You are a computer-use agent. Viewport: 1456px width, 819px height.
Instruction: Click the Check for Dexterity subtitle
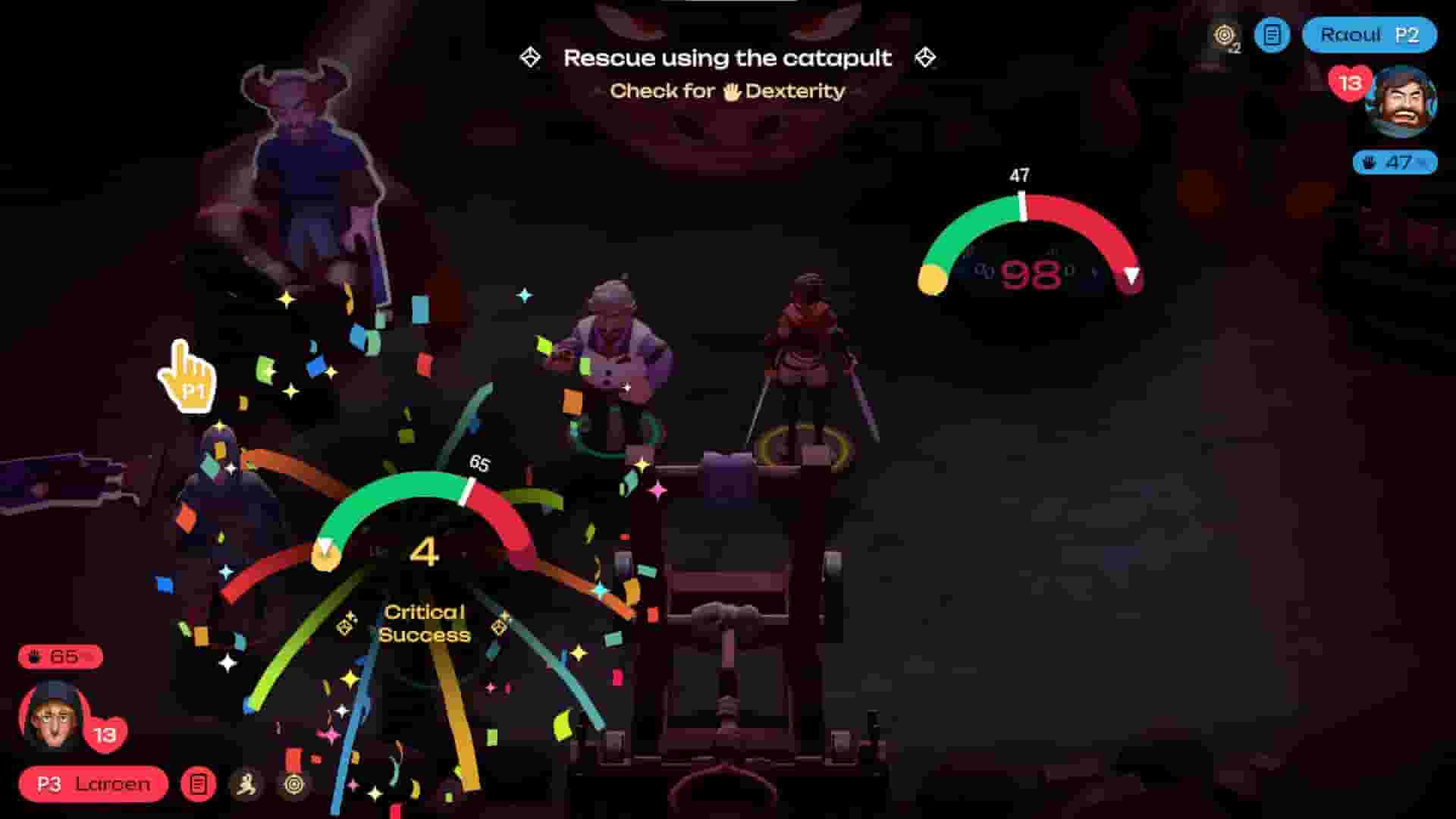coord(730,91)
